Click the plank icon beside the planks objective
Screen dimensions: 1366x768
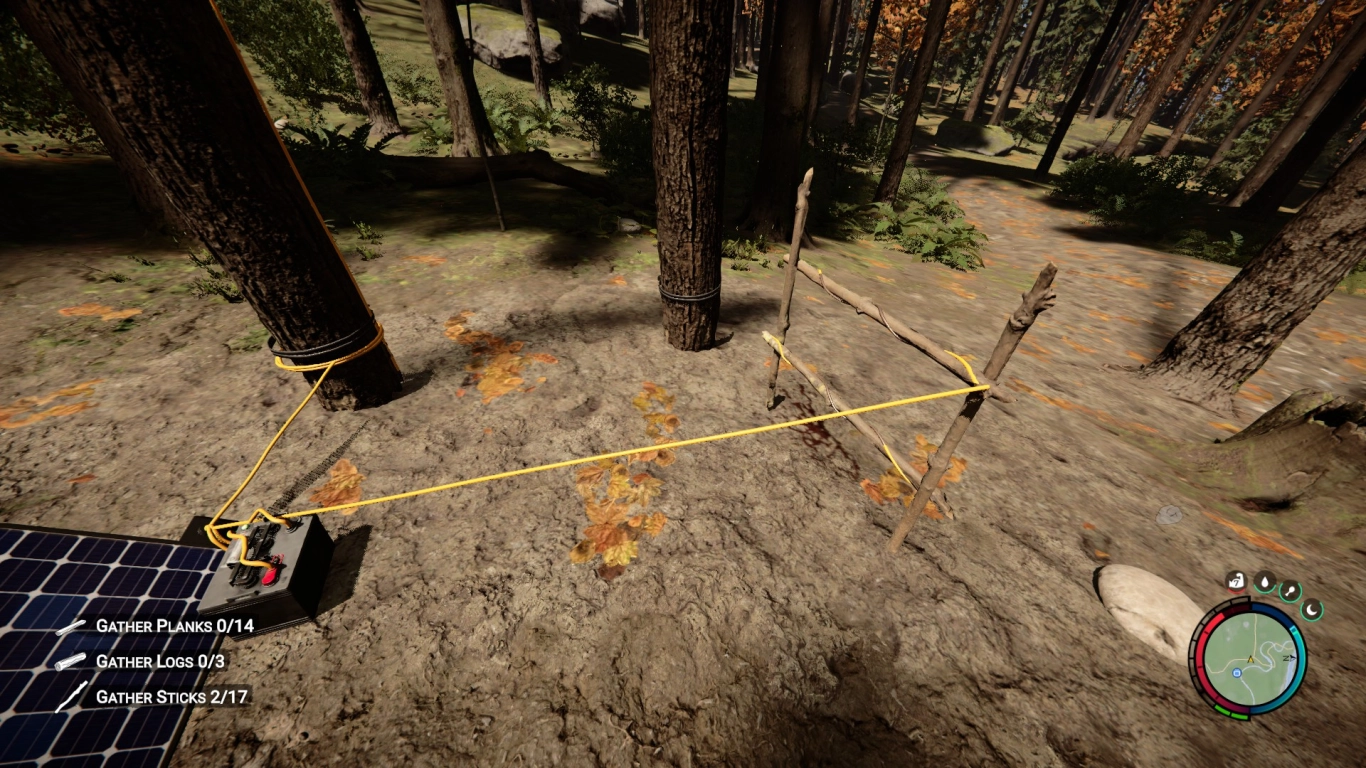pos(68,629)
